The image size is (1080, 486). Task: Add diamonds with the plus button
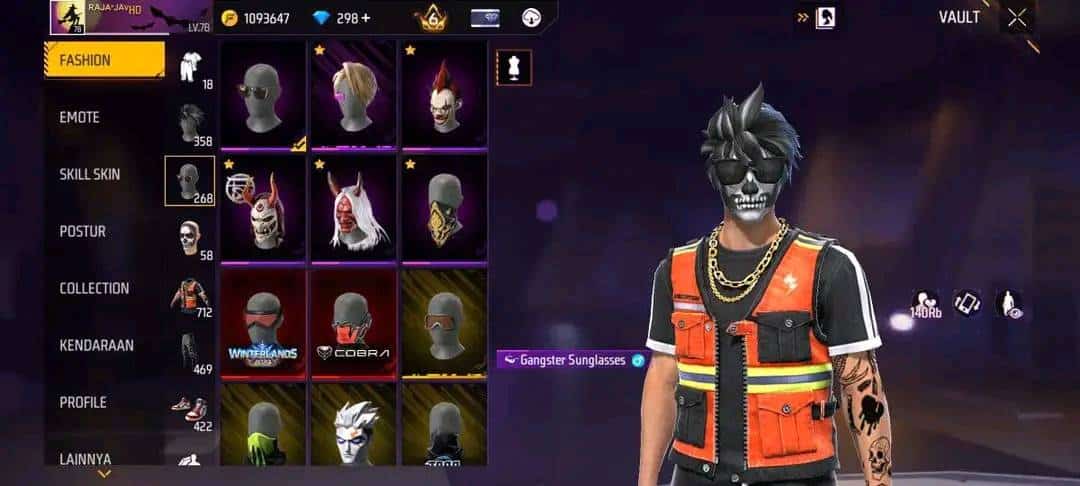click(x=365, y=18)
